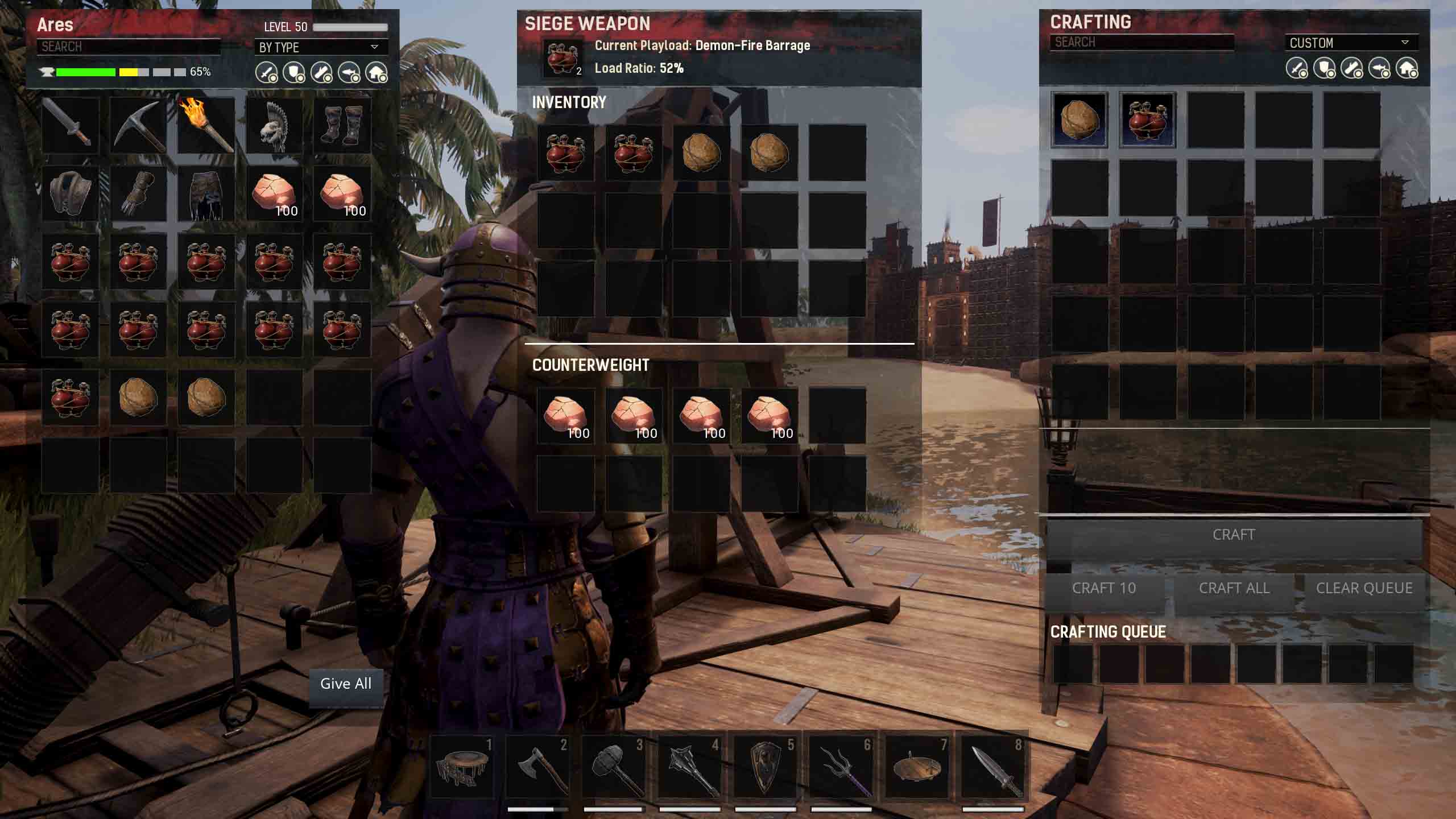This screenshot has height=819, width=1456.
Task: Focus the Crafting search field
Action: coord(1141,42)
